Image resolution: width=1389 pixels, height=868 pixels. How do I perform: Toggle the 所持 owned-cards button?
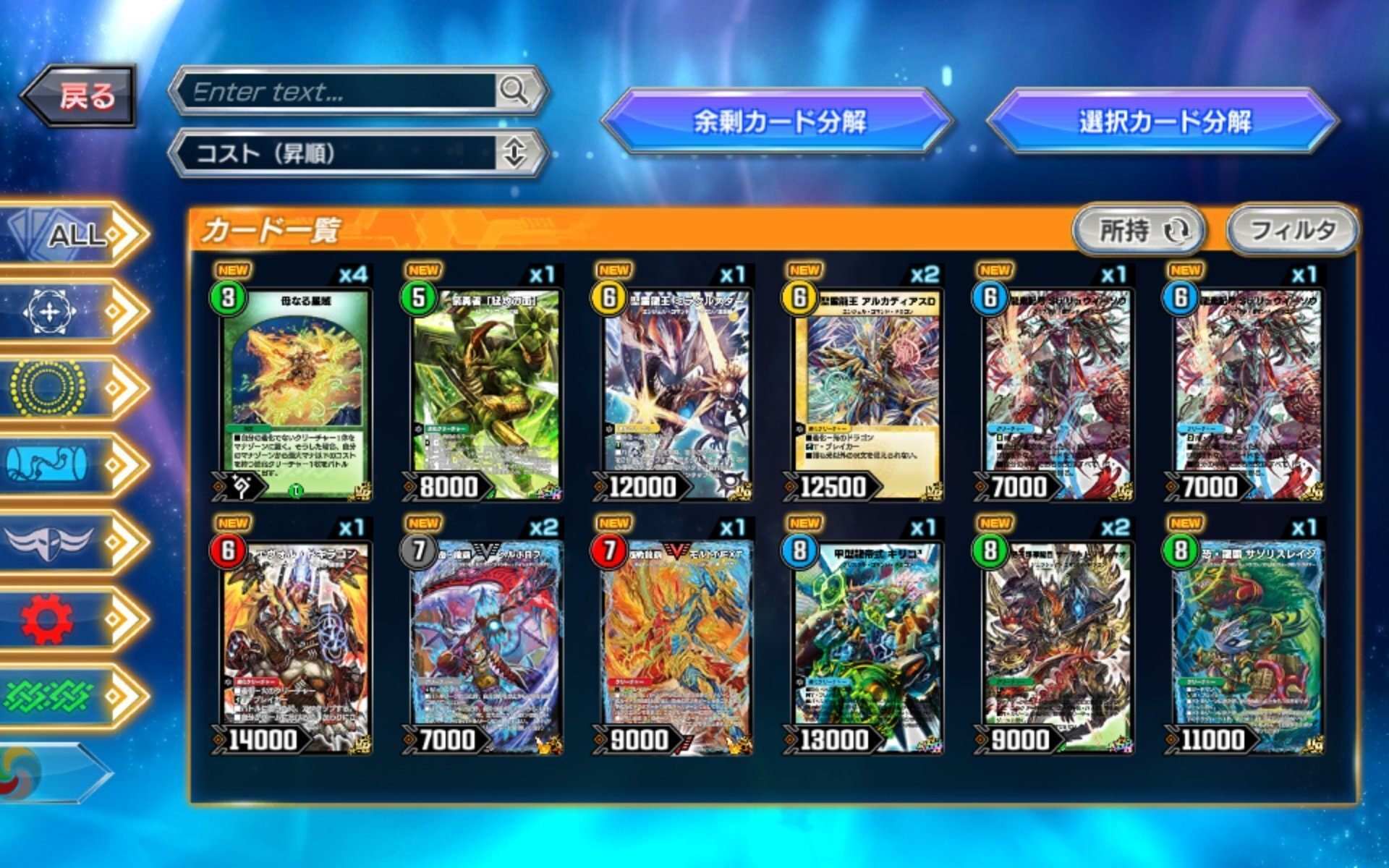coord(1138,230)
